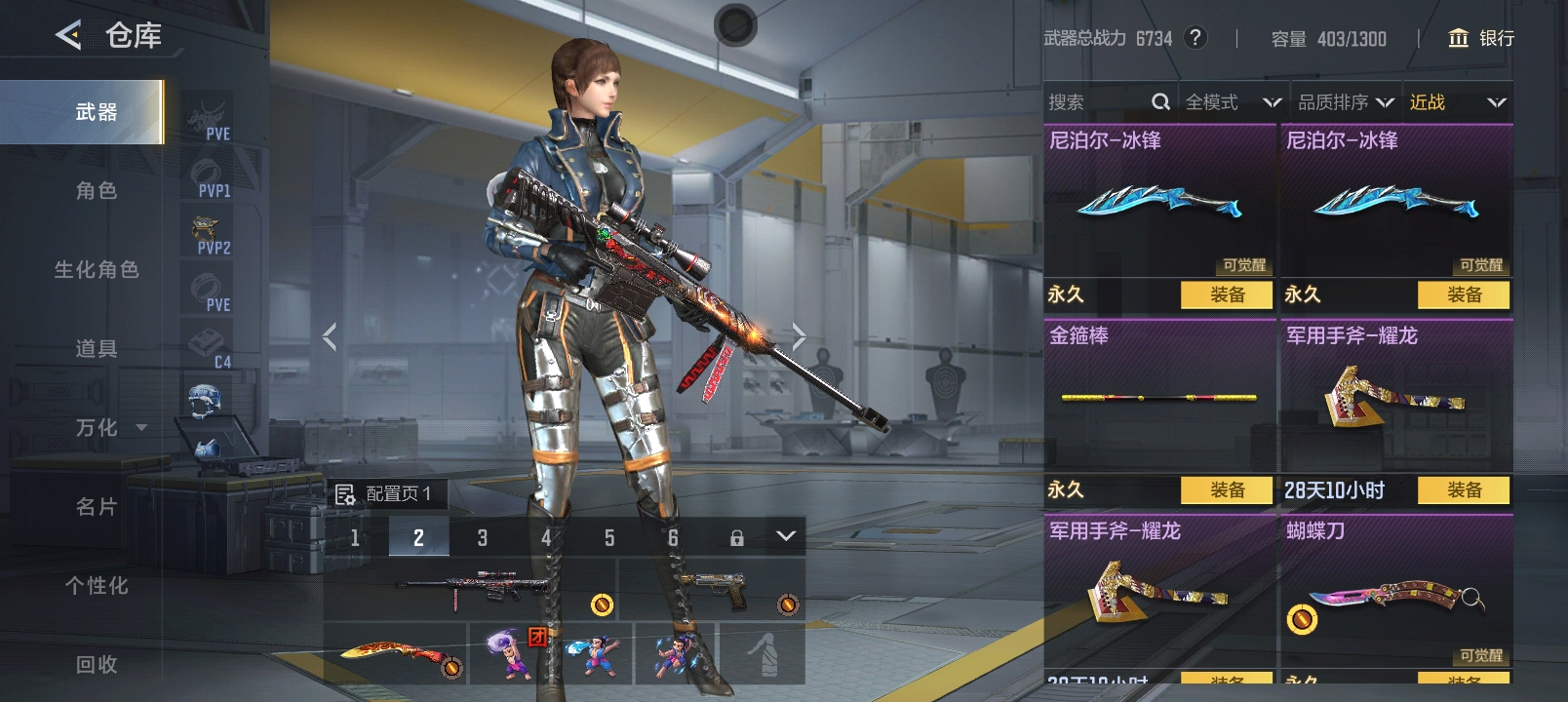Screen dimensions: 1568x702
Task: Open the 名片 section
Action: pos(96,507)
